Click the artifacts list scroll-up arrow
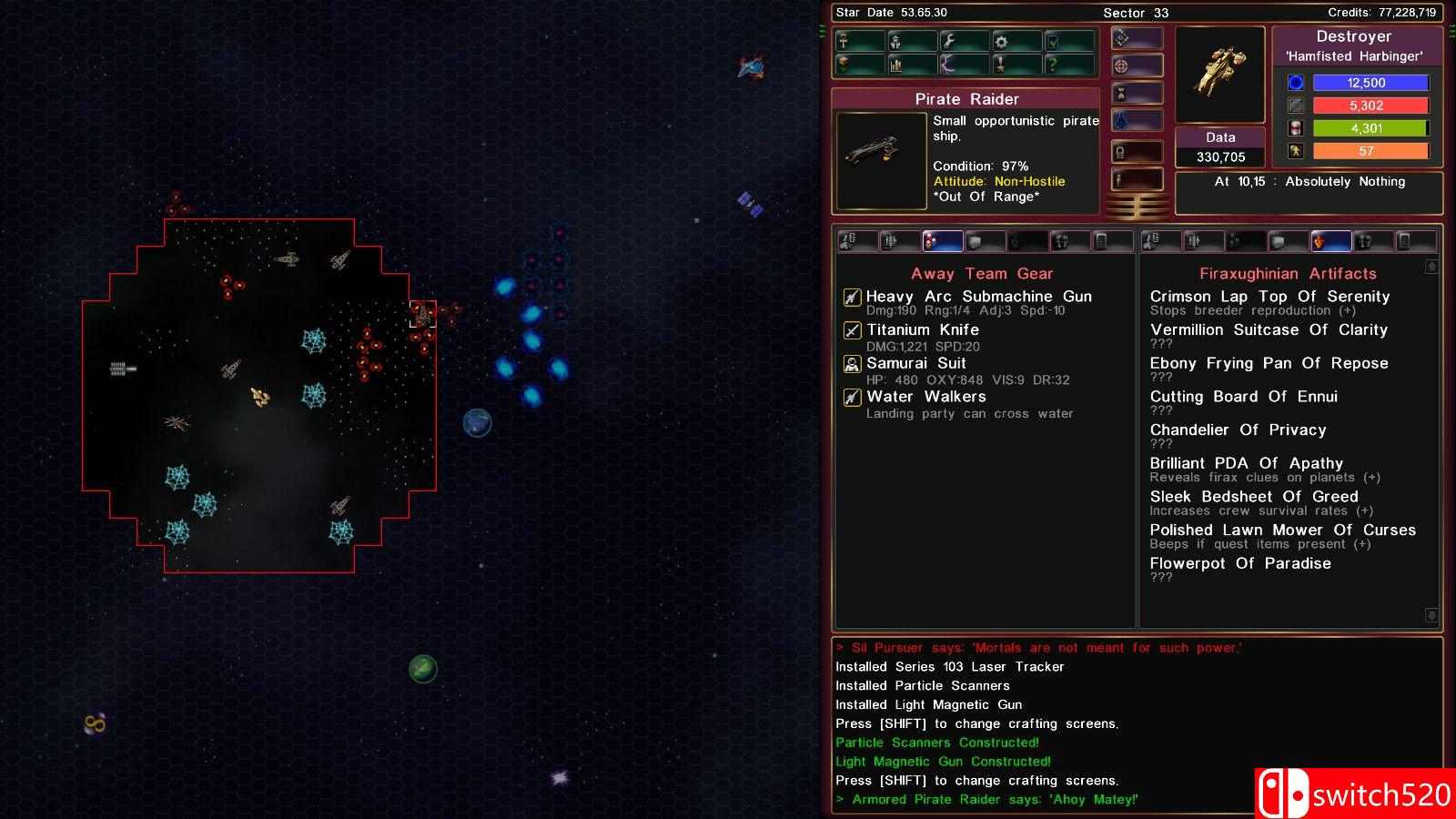The width and height of the screenshot is (1456, 819). [x=1431, y=267]
